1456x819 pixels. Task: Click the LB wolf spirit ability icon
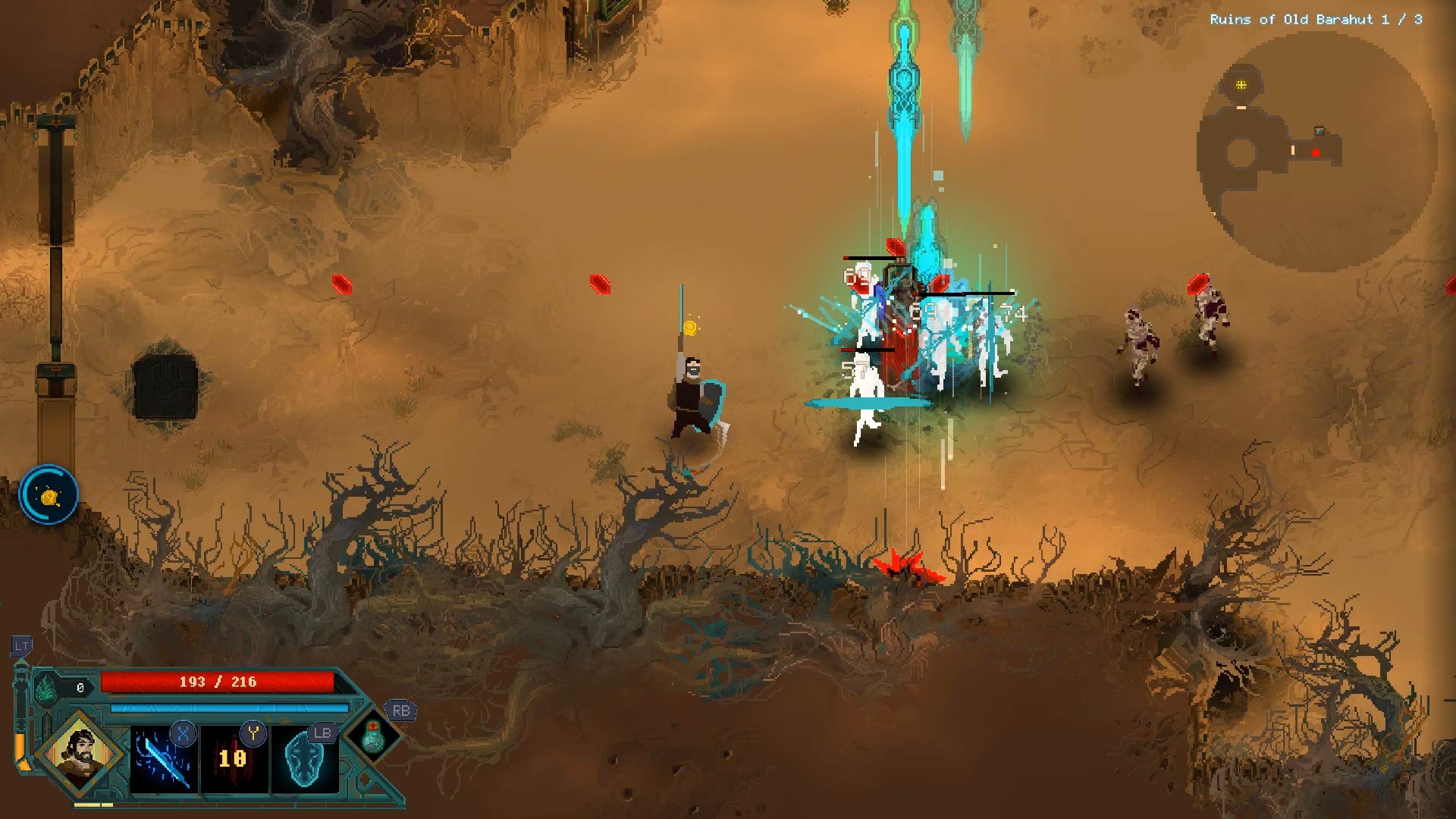(306, 759)
